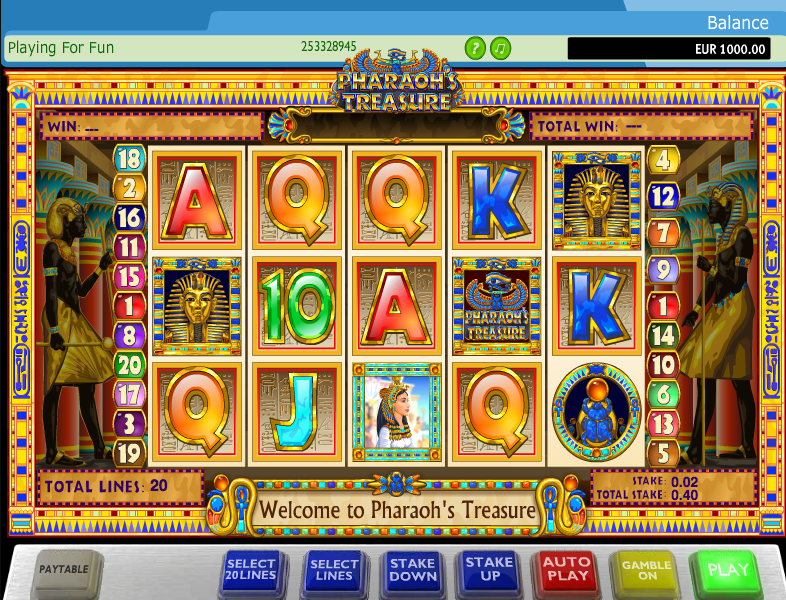
Task: Choose payline number 18 marker
Action: (x=129, y=158)
